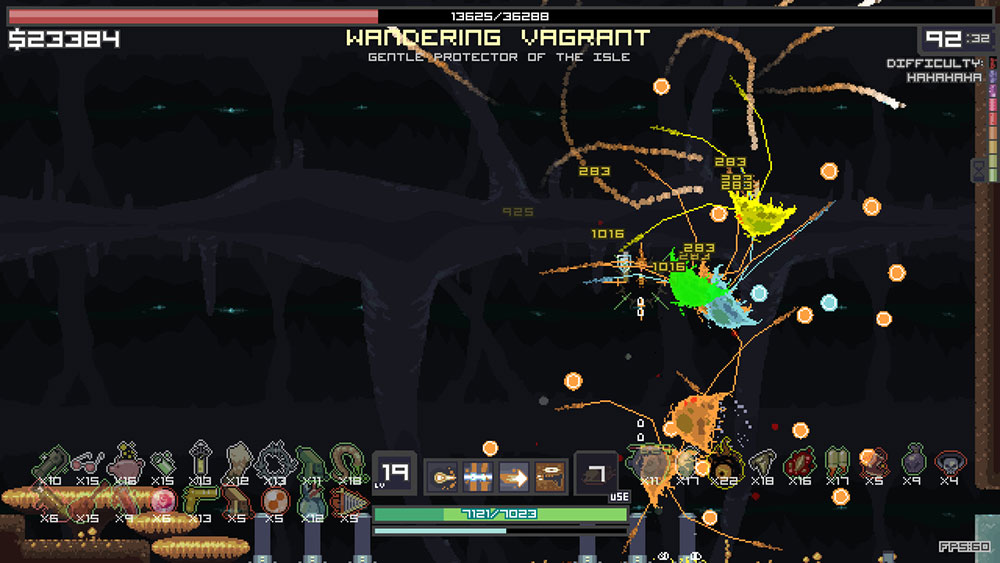Select the pink rose orb item
Screen dimensions: 1000x563
coord(162,498)
